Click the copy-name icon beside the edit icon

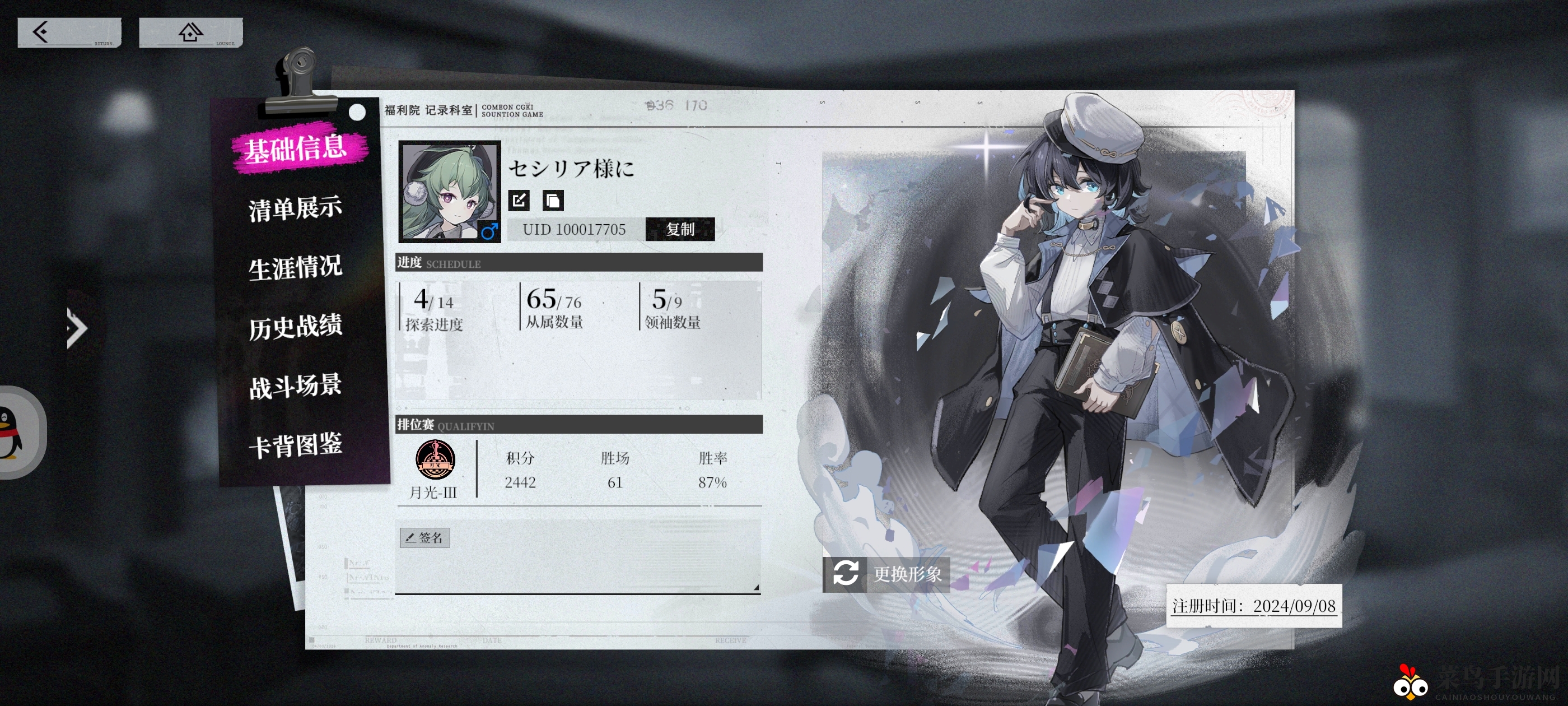[x=553, y=200]
